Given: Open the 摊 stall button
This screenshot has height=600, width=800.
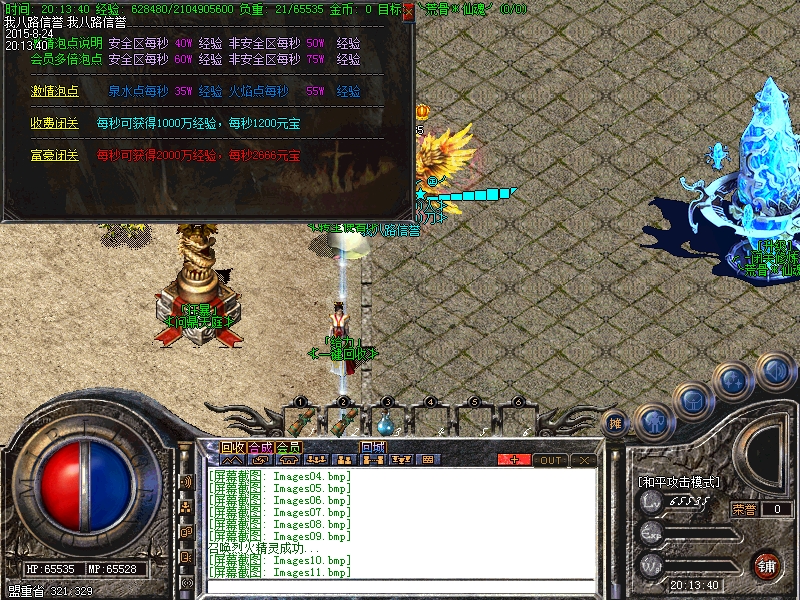Looking at the screenshot, I should tap(616, 423).
